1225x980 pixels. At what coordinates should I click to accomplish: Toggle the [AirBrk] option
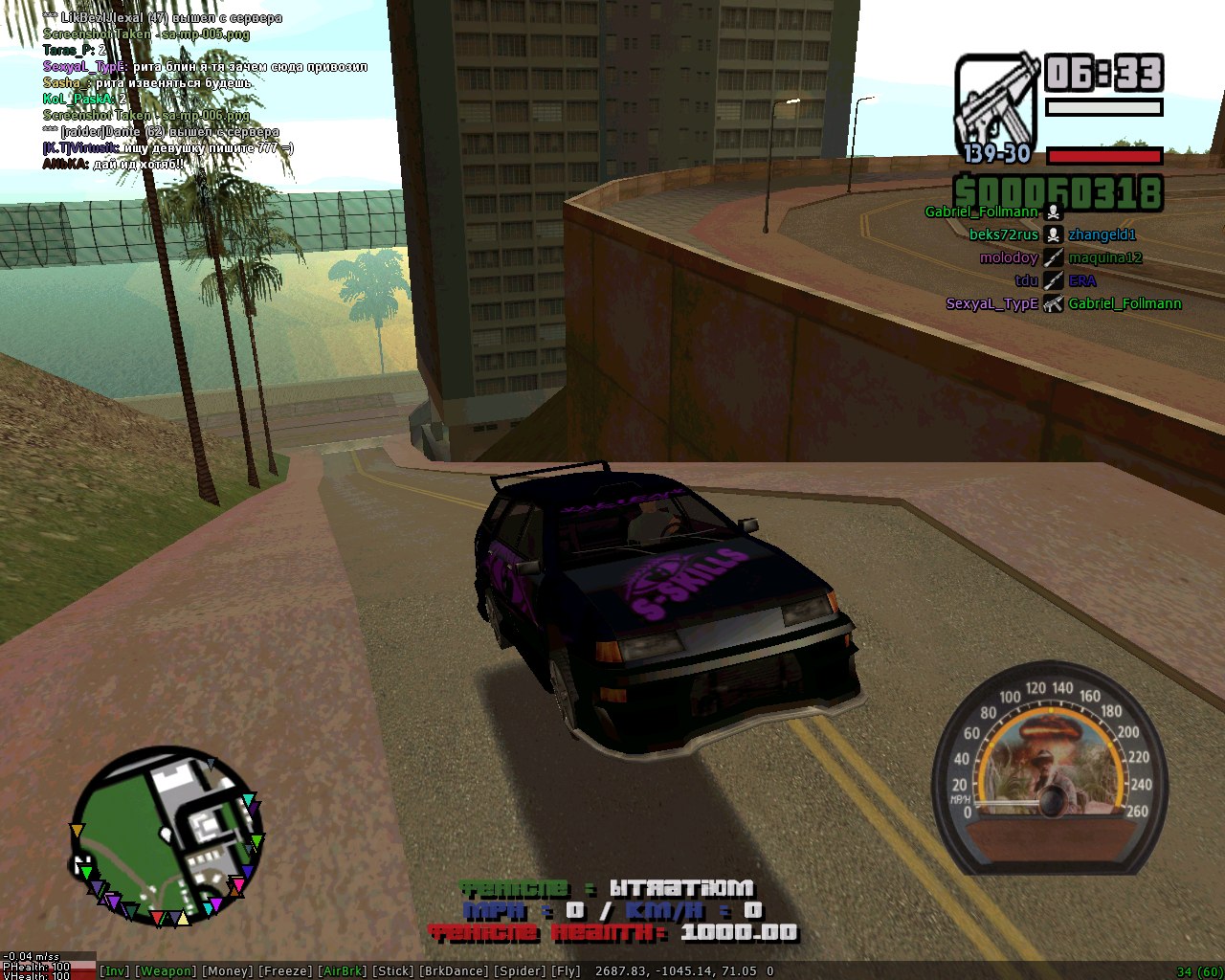343,970
